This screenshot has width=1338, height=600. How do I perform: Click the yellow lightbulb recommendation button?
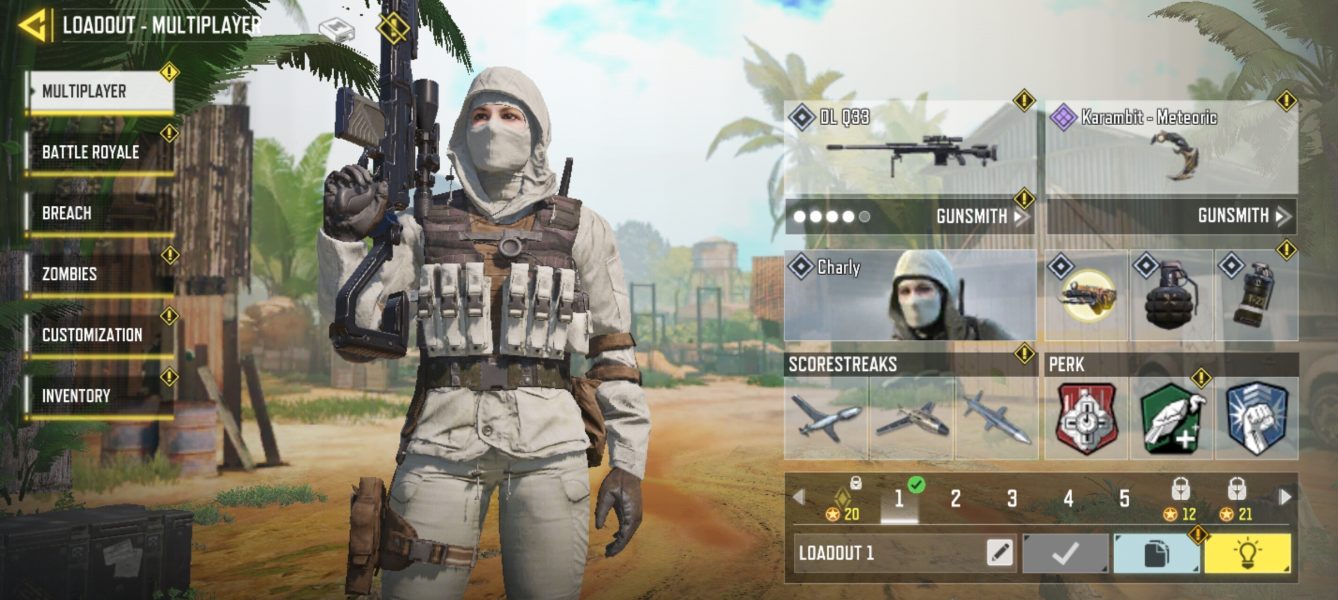point(1247,553)
